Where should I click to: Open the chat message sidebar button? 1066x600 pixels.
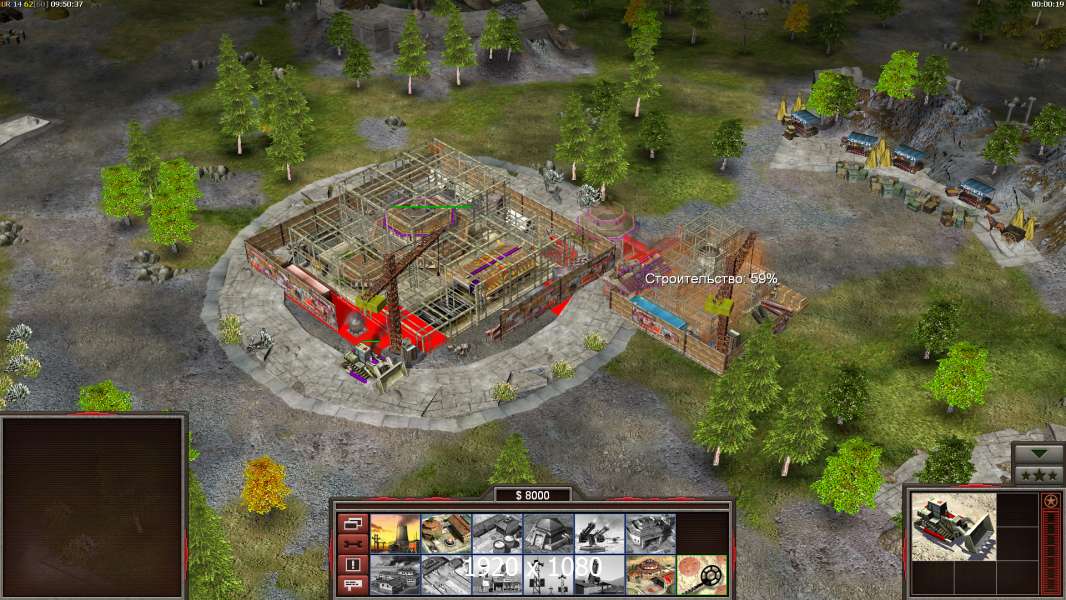click(x=352, y=586)
